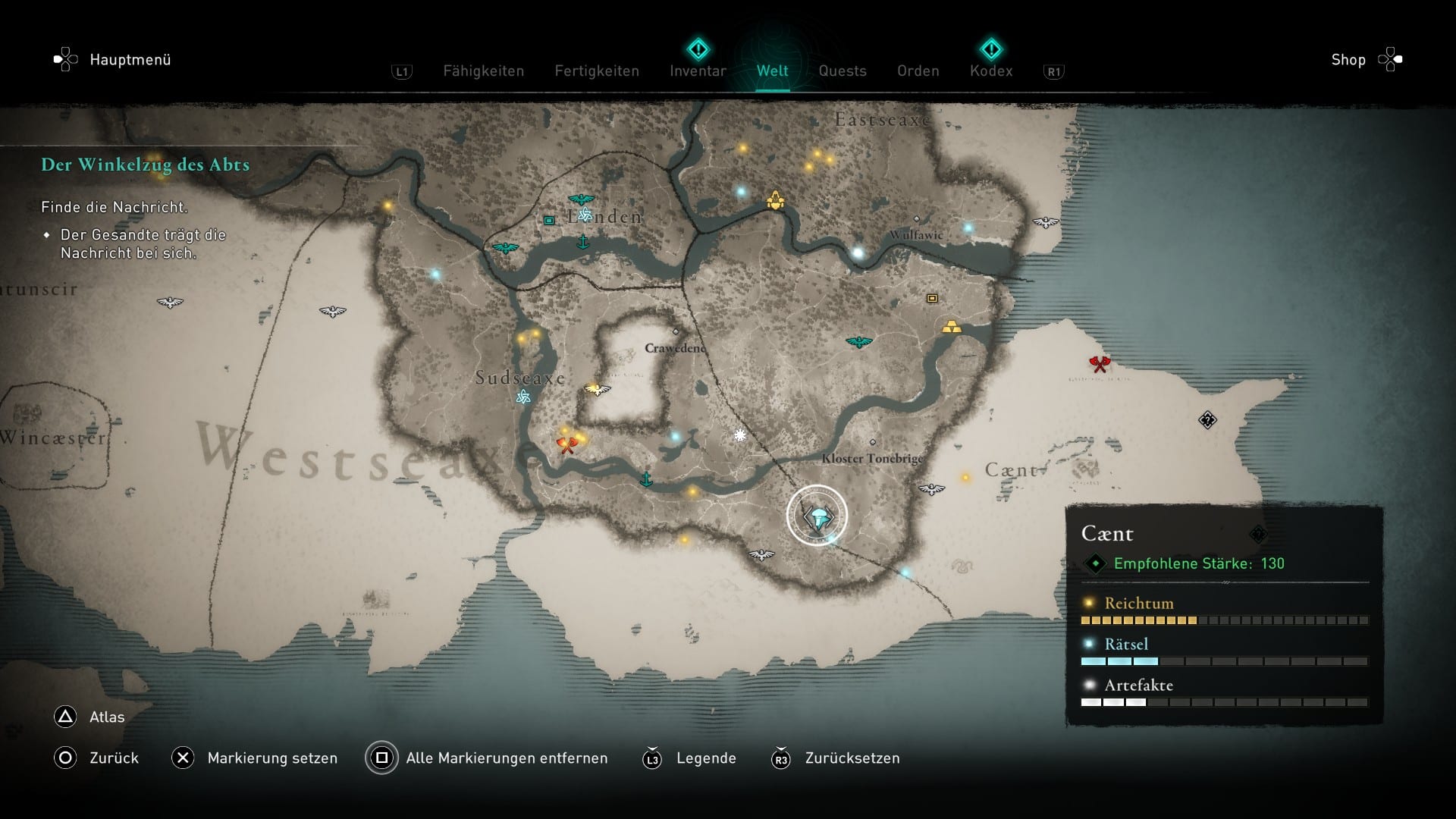Screen dimensions: 1456x819
Task: Click the Hauptmenü gamepad icon
Action: (x=64, y=59)
